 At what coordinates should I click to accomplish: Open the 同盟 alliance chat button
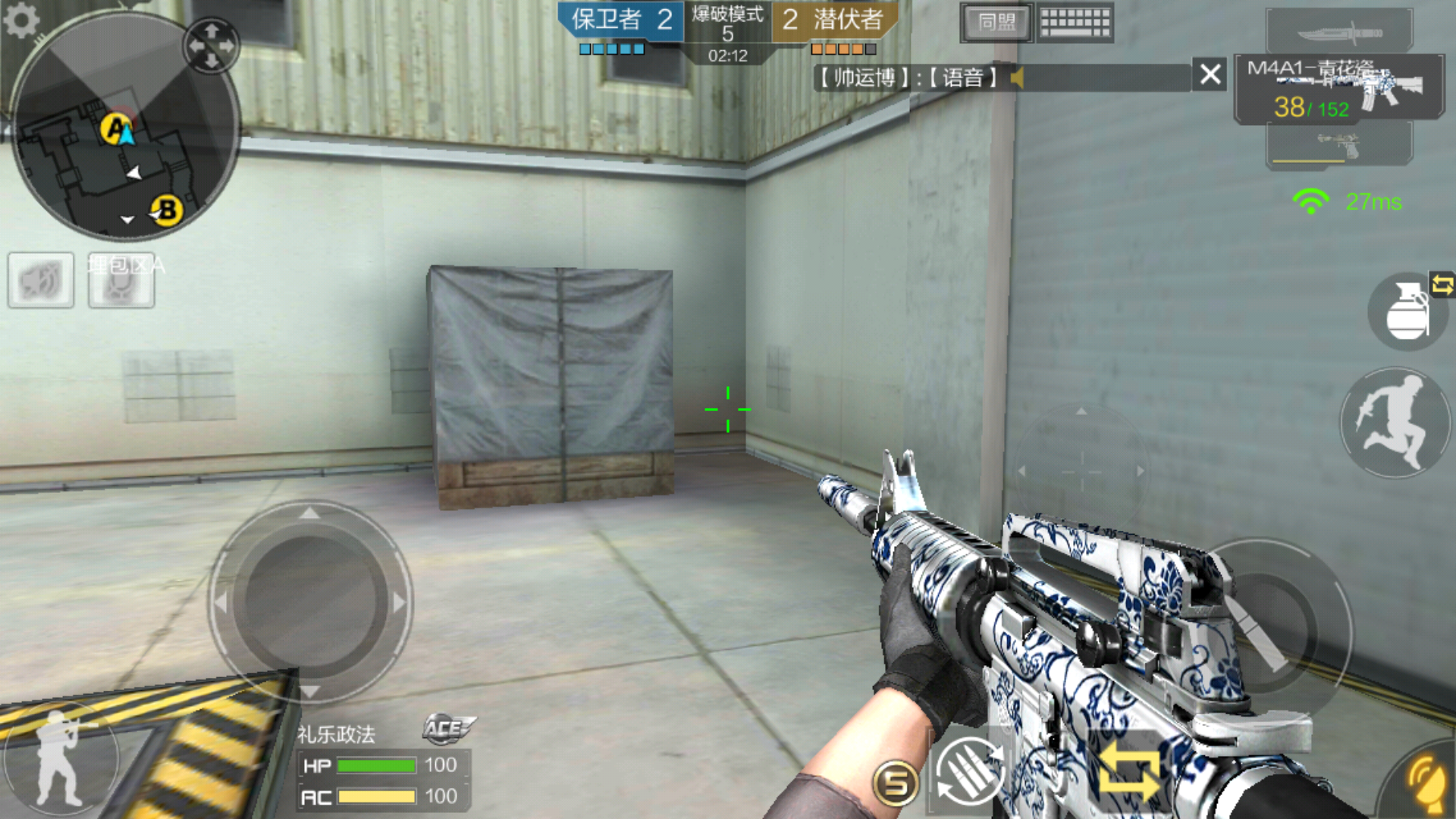996,23
